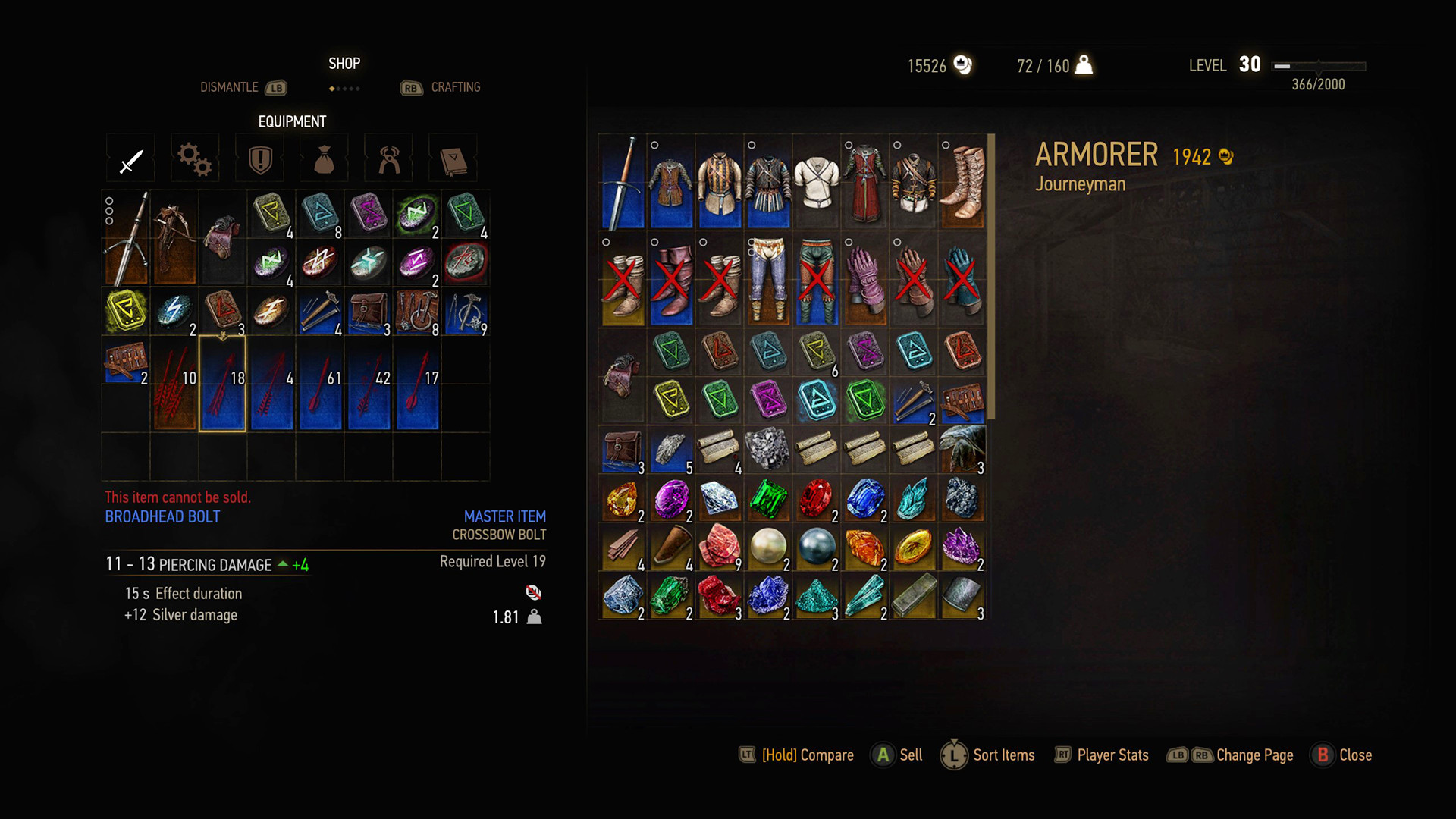Switch to the gears crafting components tab
1456x819 pixels.
tap(195, 159)
